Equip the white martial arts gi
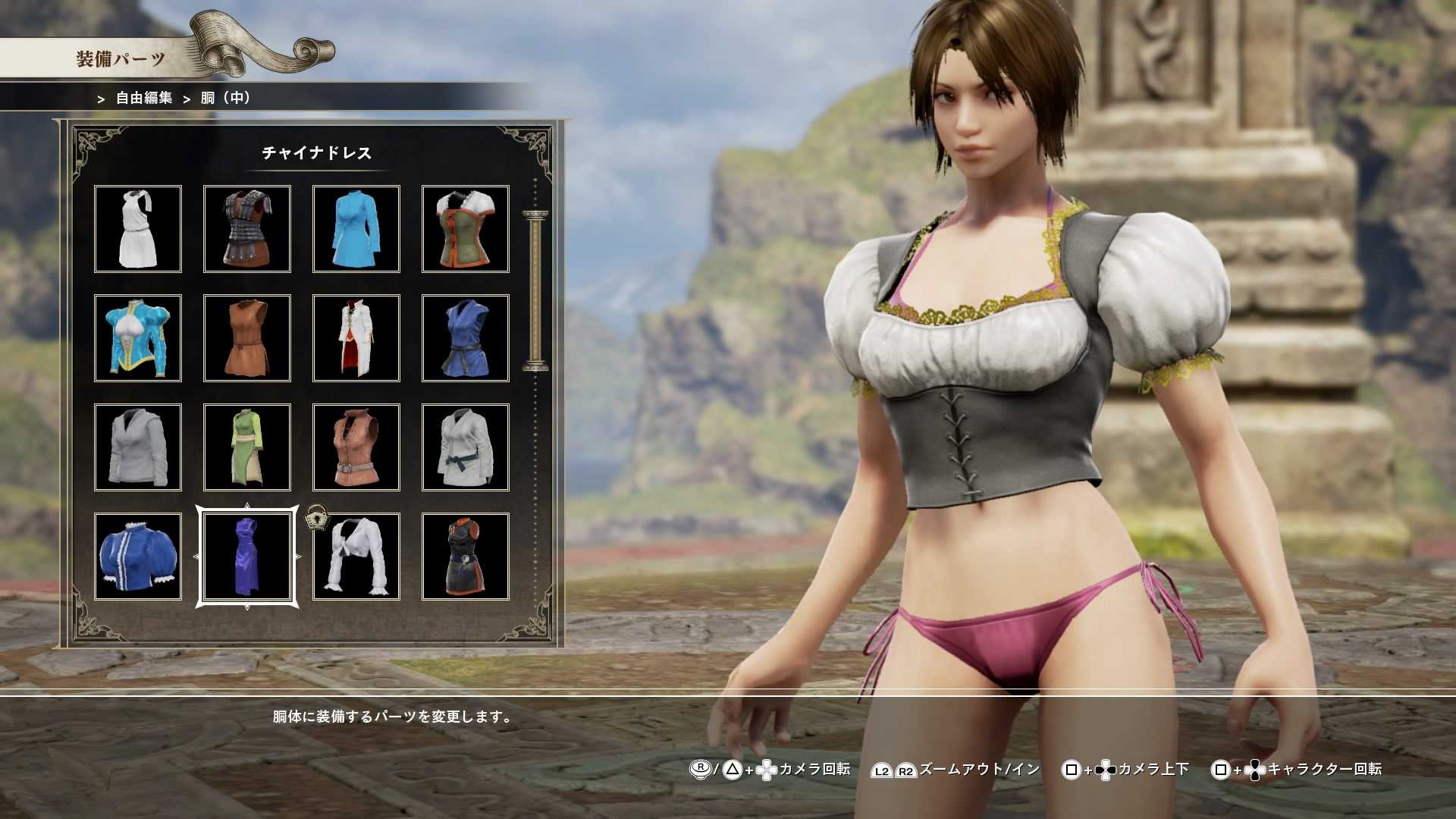 pos(466,447)
